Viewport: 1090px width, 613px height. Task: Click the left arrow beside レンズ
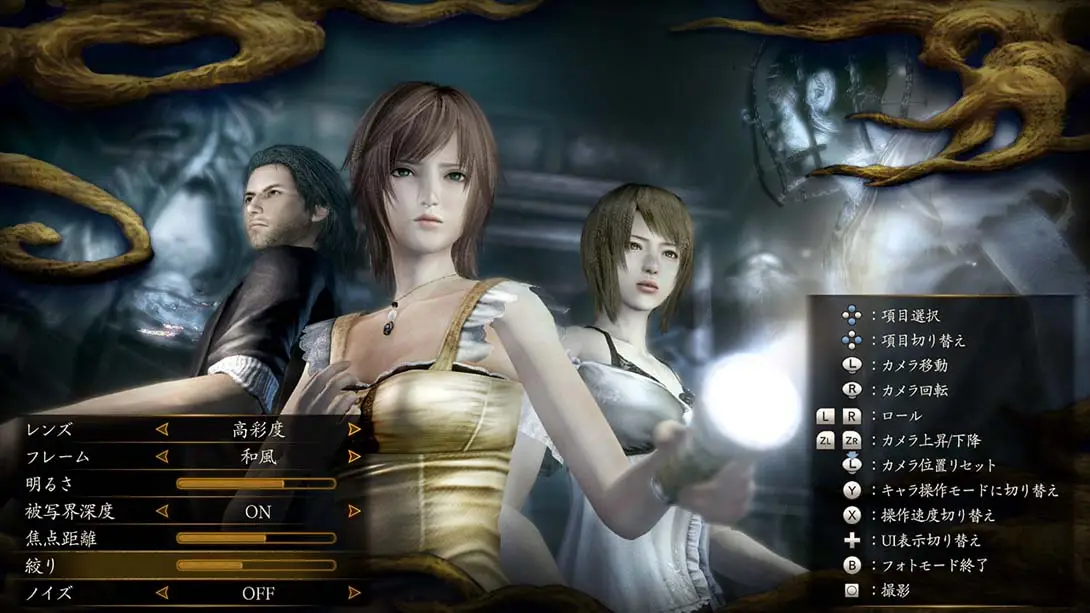click(x=162, y=429)
